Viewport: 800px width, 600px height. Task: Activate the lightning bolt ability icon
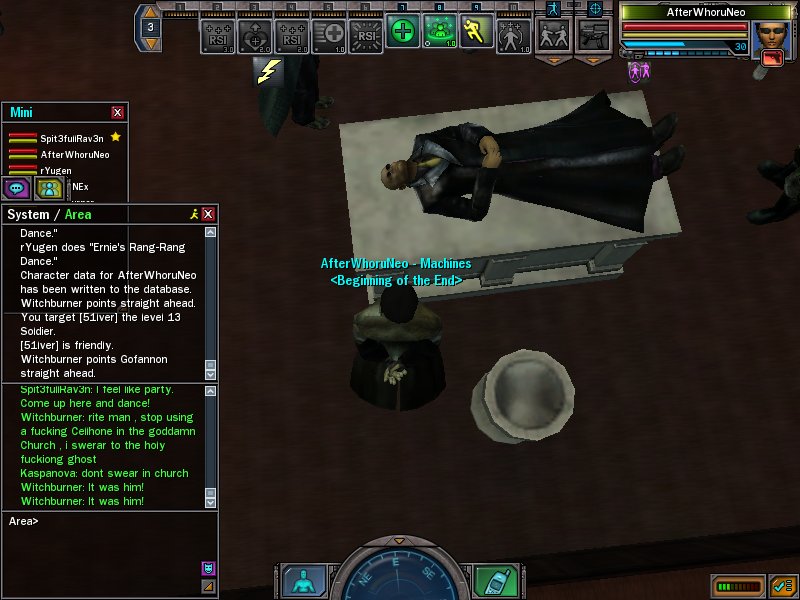[x=268, y=70]
